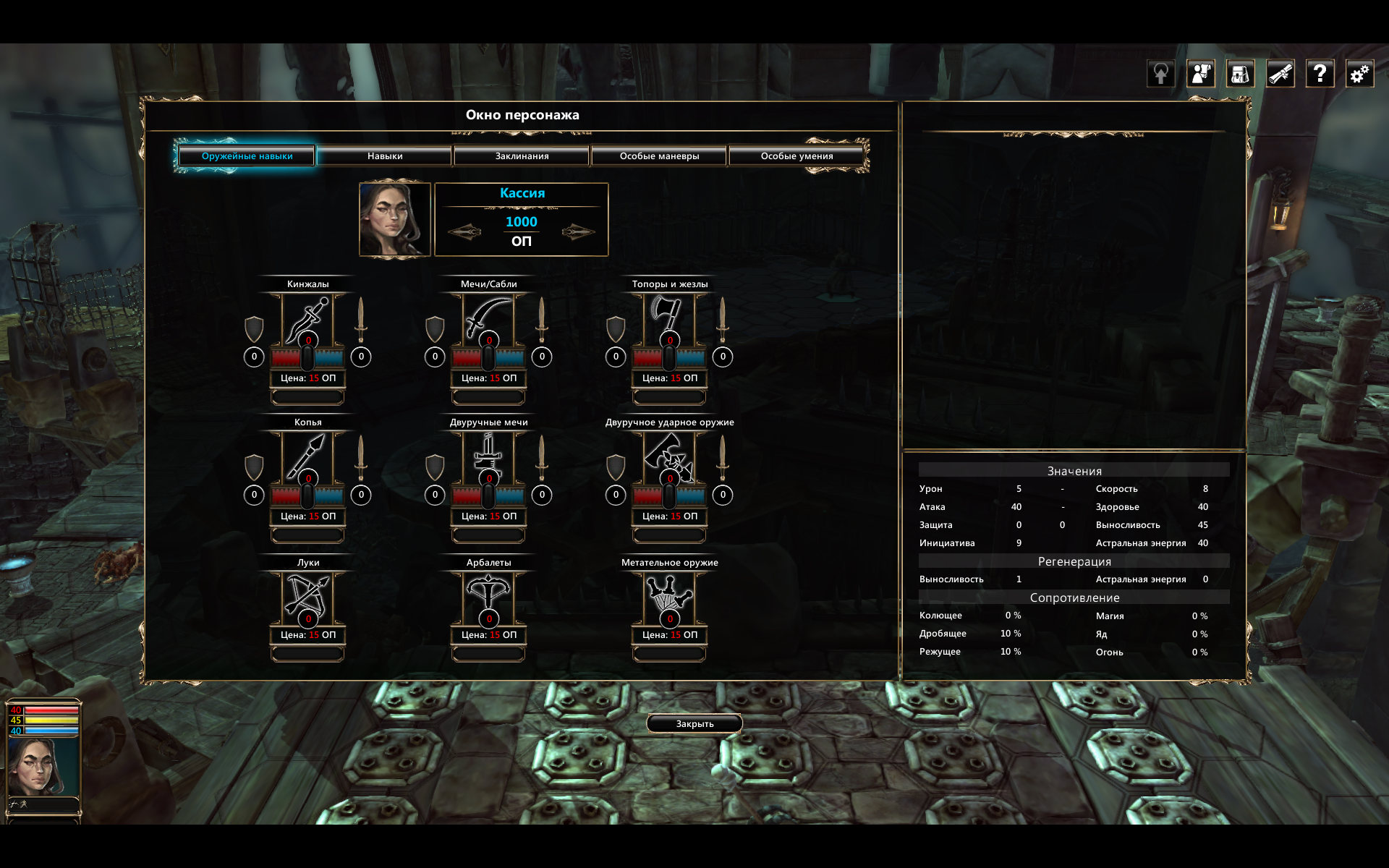1389x868 pixels.
Task: Close the character window with Закрыть
Action: tap(694, 723)
